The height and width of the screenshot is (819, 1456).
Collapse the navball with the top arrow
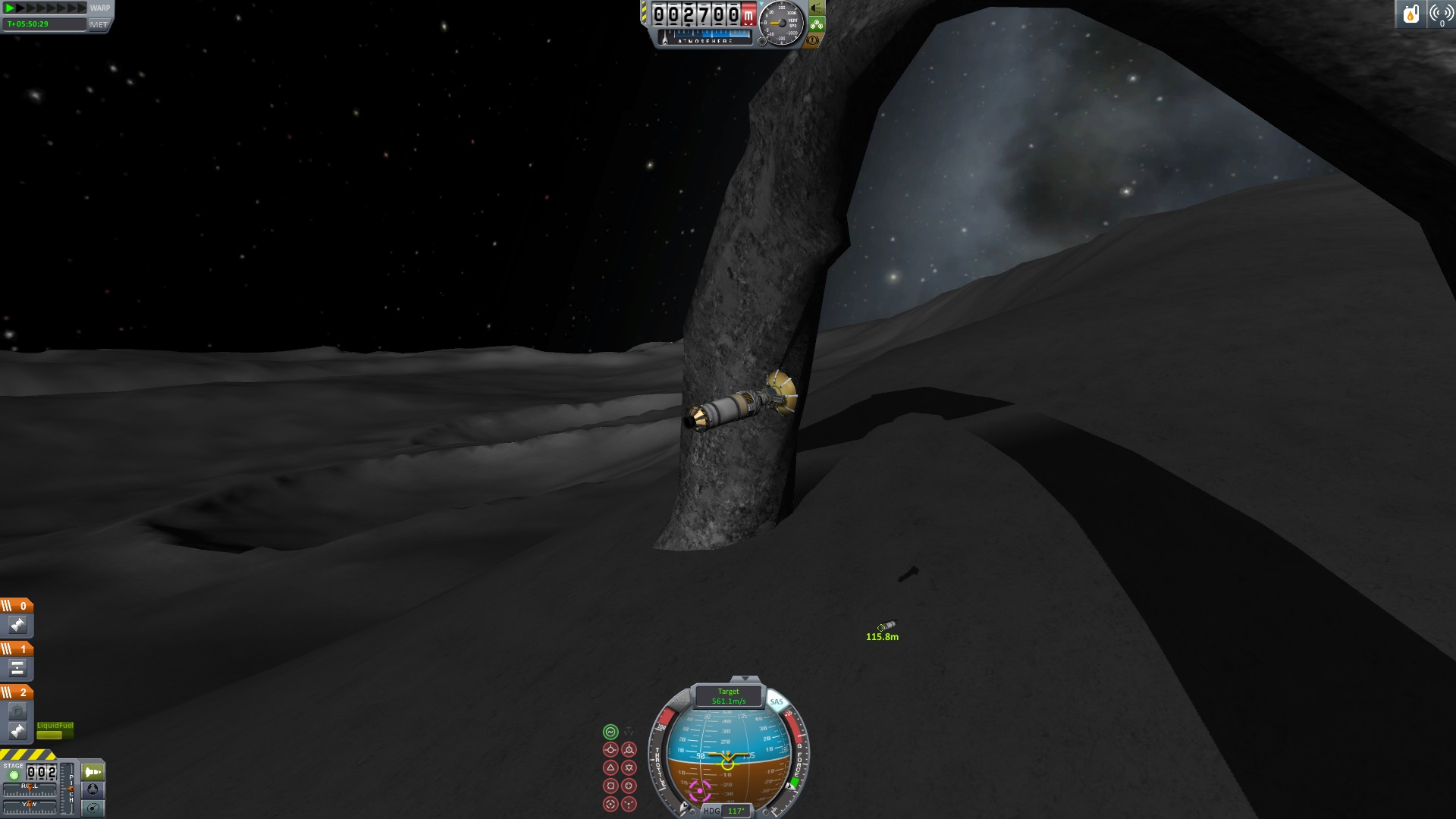(x=745, y=679)
